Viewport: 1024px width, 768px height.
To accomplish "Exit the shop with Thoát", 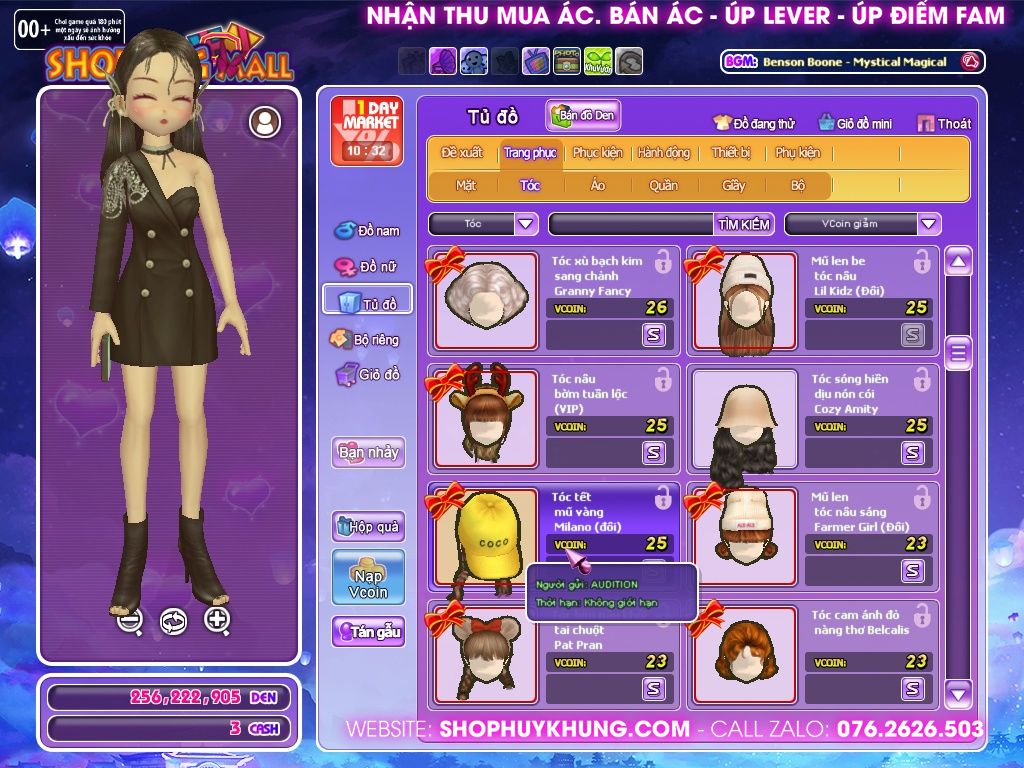I will pyautogui.click(x=944, y=124).
